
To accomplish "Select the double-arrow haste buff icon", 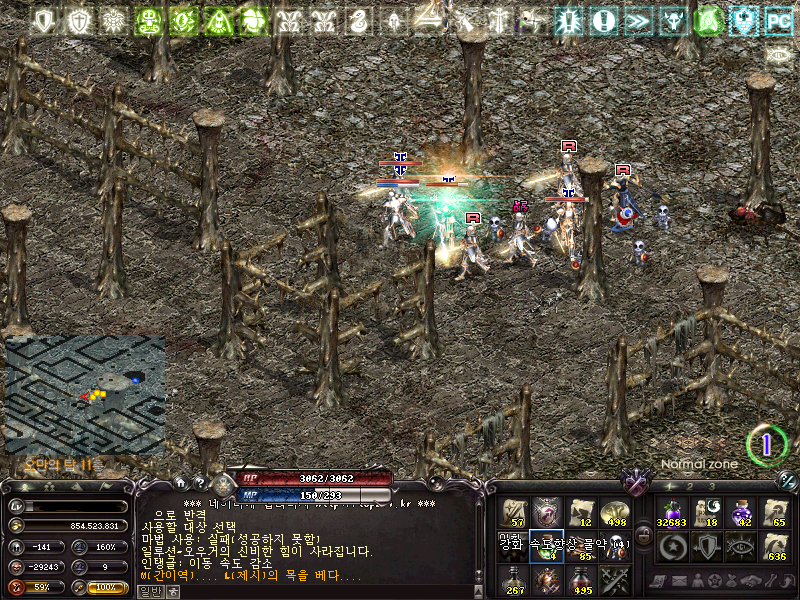I will (x=637, y=19).
